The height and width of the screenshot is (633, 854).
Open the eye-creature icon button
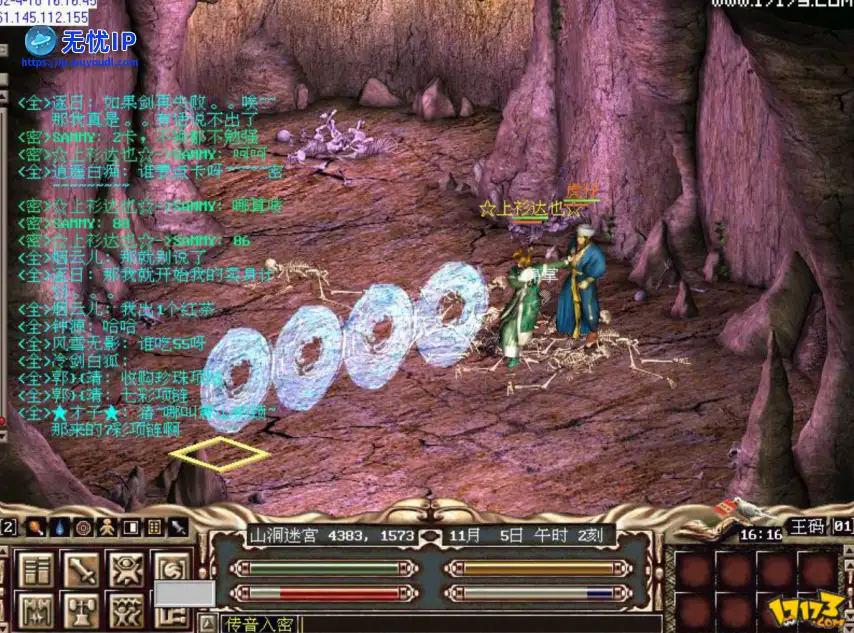point(126,570)
